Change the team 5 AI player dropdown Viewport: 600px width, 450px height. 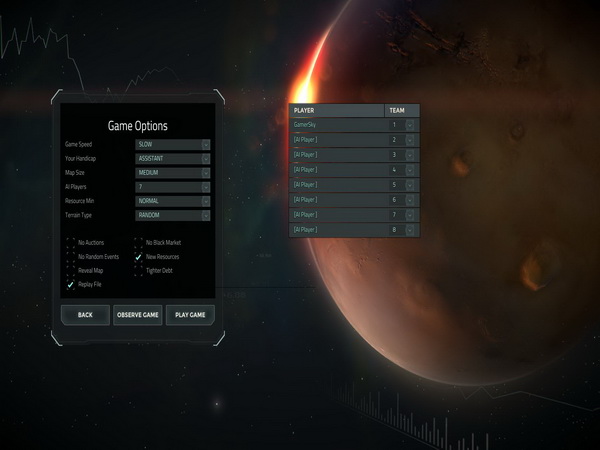point(402,185)
